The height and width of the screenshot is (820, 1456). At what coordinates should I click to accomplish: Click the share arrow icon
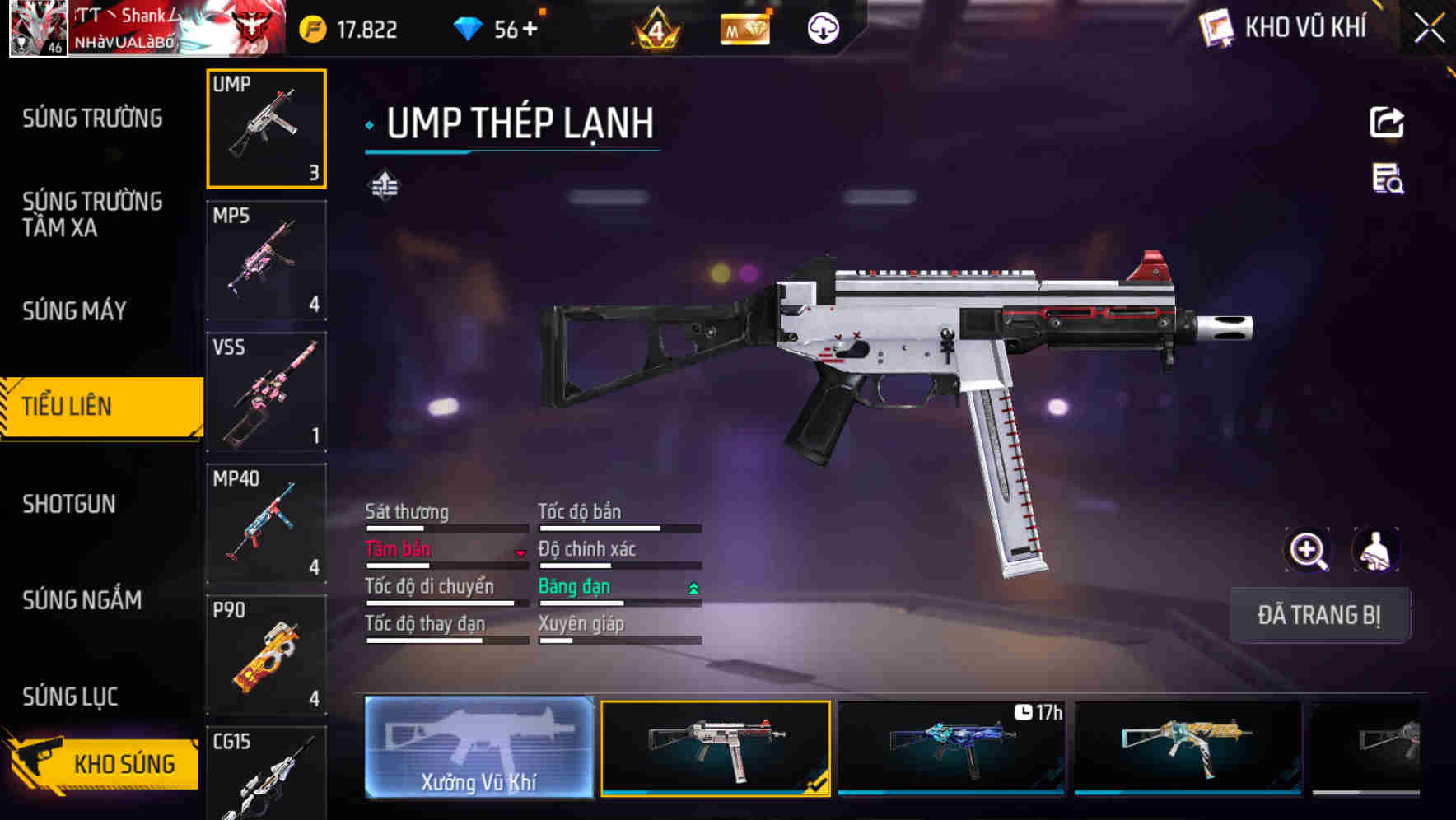coord(1387,123)
